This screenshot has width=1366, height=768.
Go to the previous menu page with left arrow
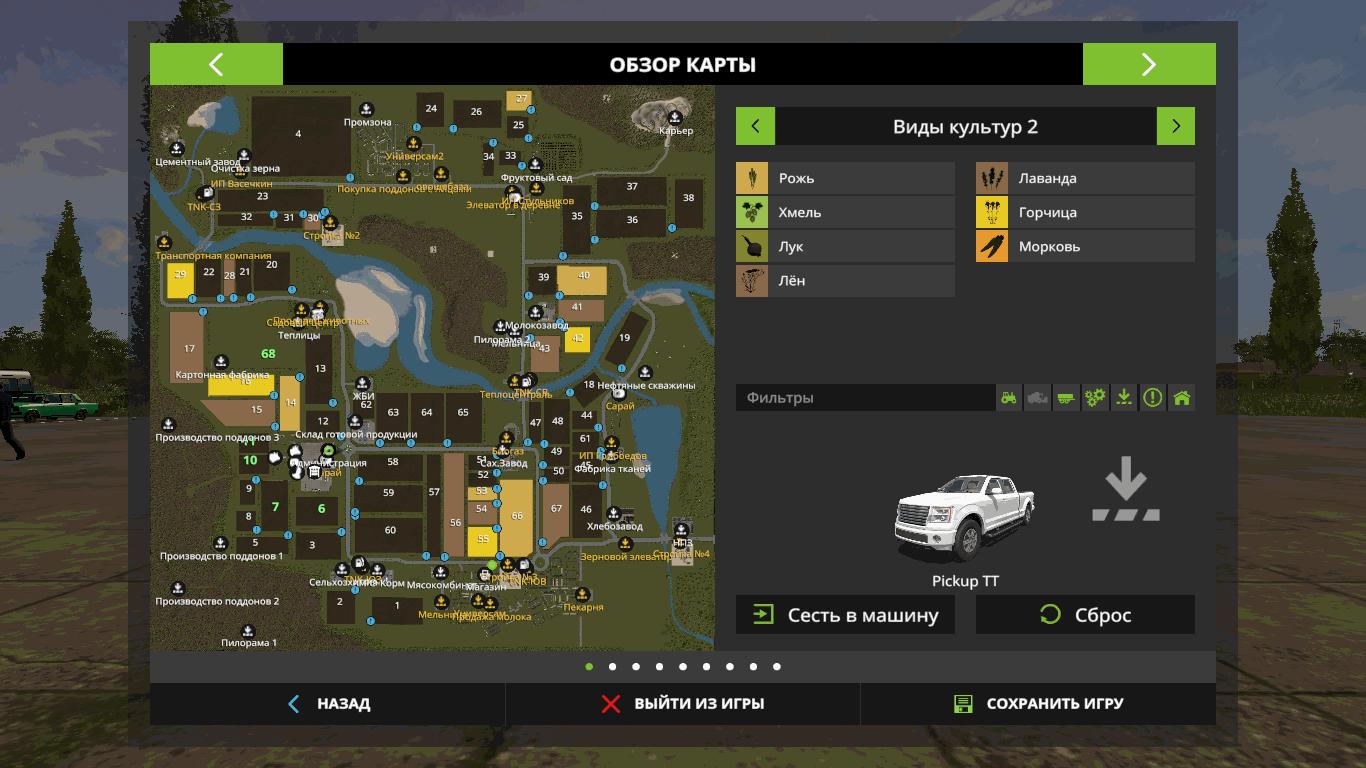(x=216, y=64)
